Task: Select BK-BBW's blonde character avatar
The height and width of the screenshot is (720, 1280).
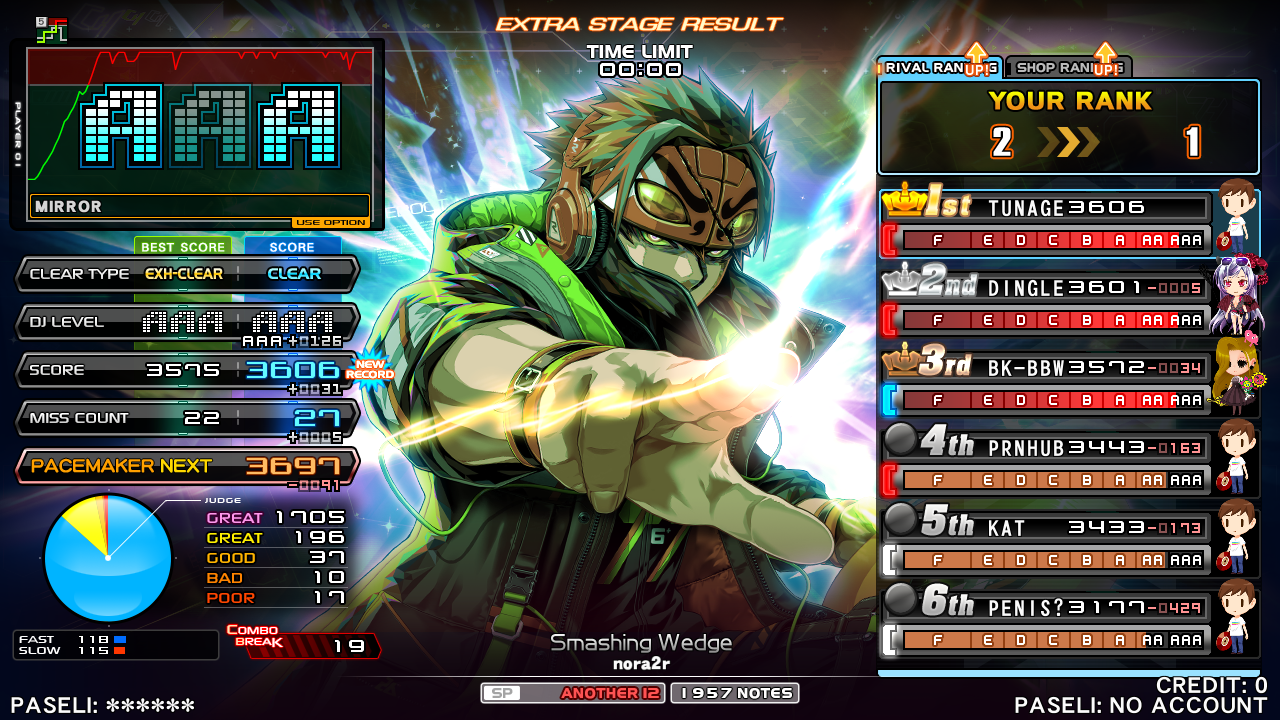Action: click(x=1236, y=376)
